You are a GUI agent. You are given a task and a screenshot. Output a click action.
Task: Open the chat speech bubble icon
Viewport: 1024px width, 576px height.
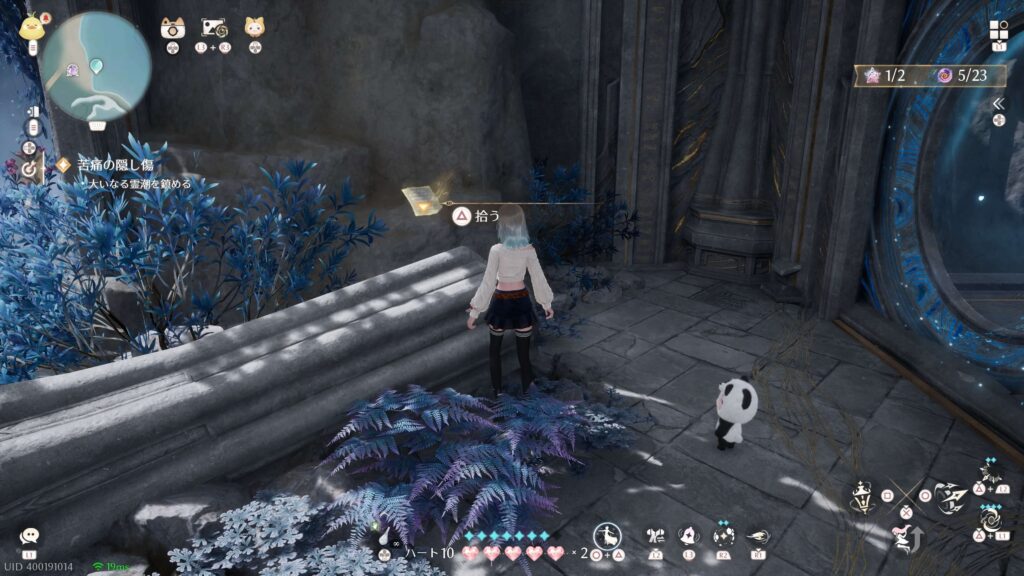click(x=29, y=537)
